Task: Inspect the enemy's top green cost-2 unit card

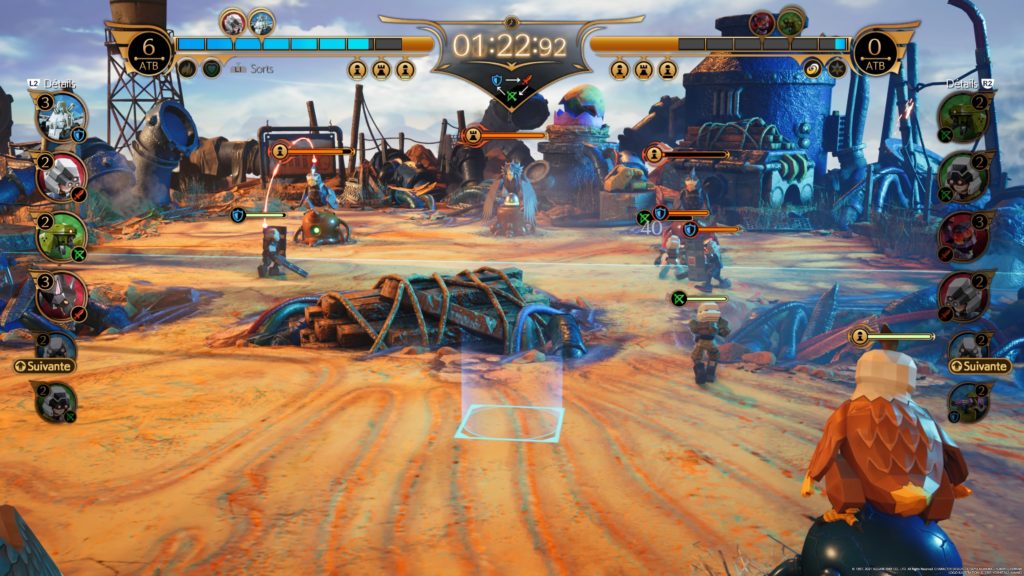Action: (964, 116)
